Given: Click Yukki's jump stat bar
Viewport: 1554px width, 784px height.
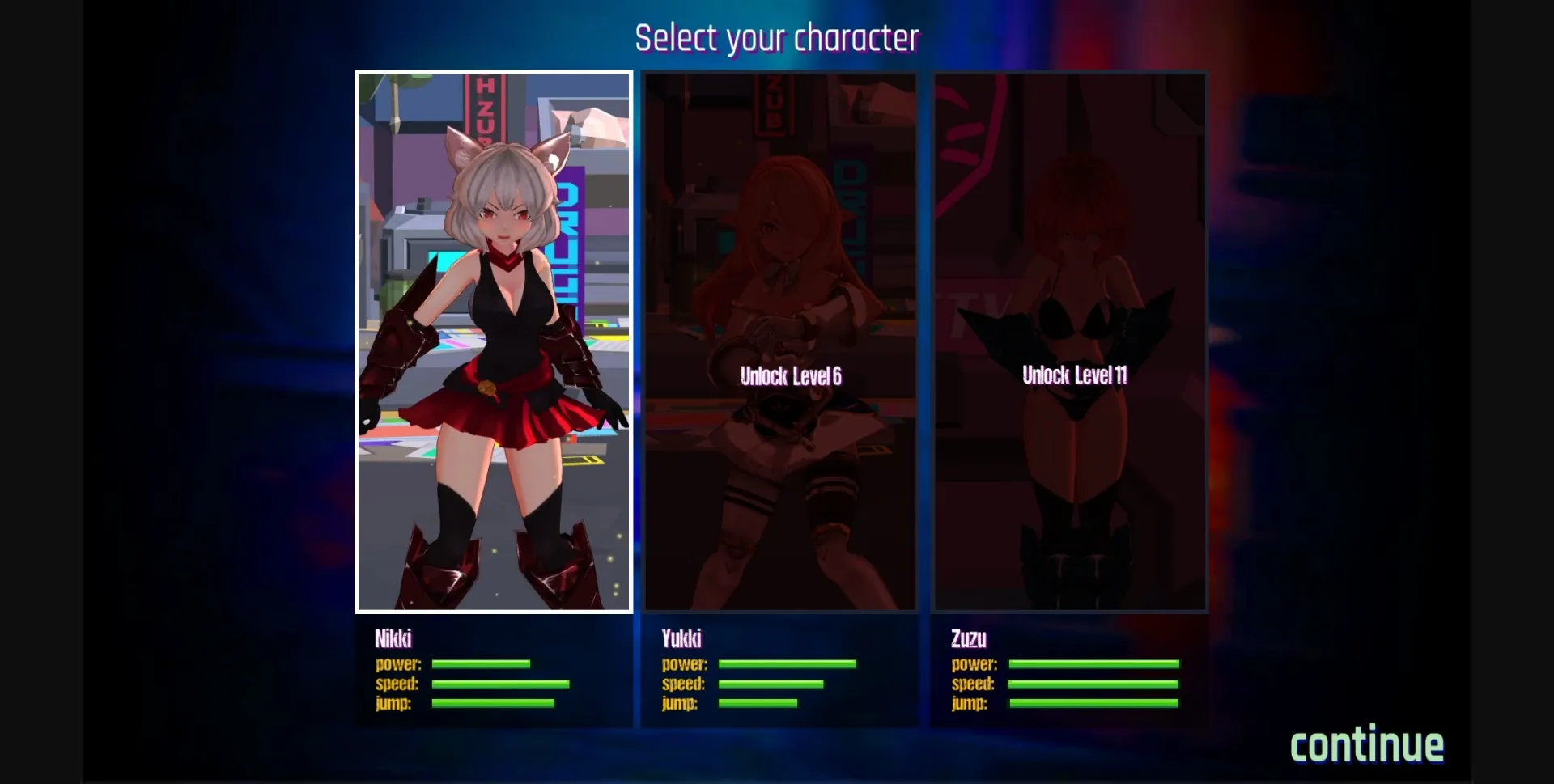Looking at the screenshot, I should tap(758, 703).
